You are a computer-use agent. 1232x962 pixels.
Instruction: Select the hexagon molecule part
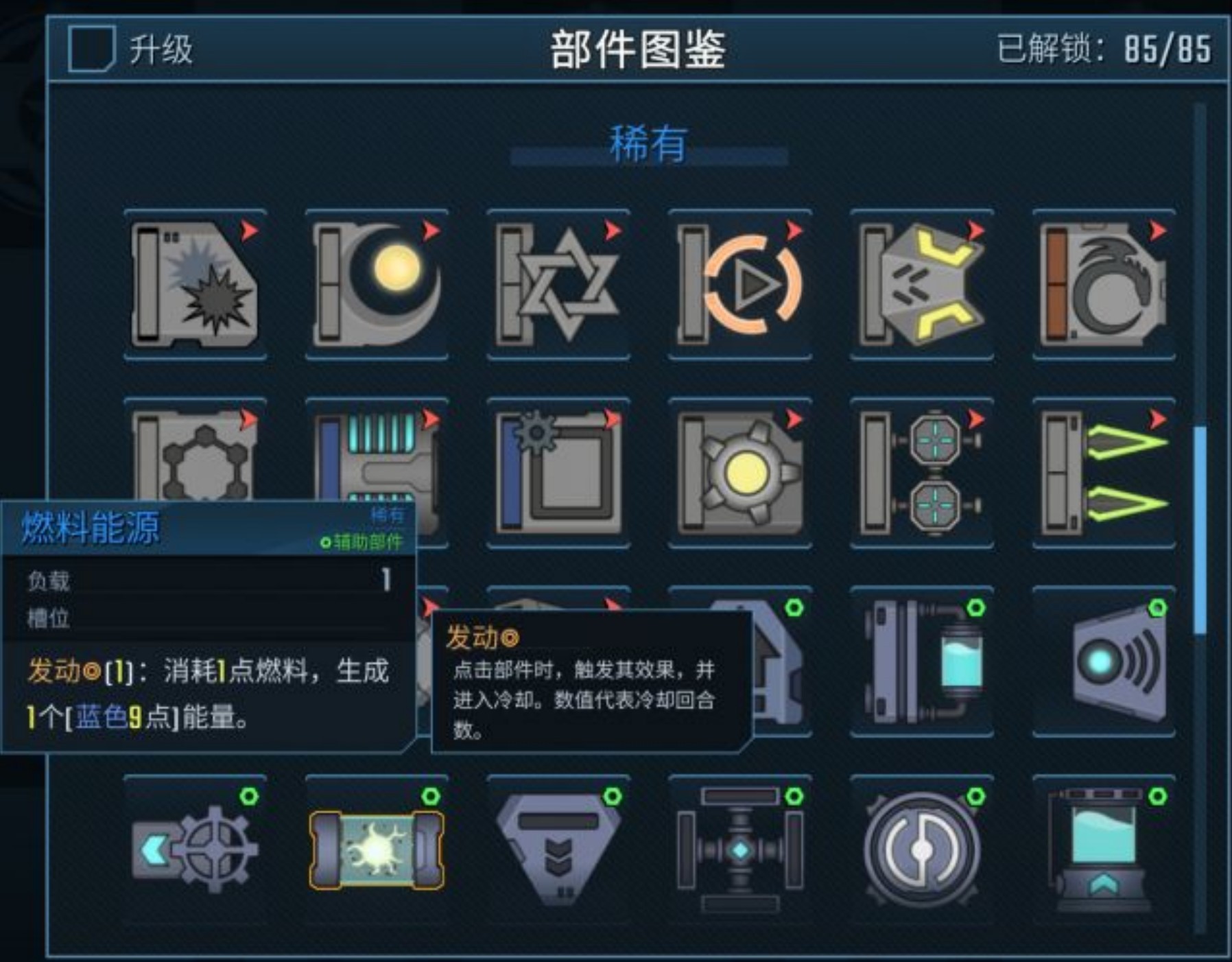(x=196, y=473)
